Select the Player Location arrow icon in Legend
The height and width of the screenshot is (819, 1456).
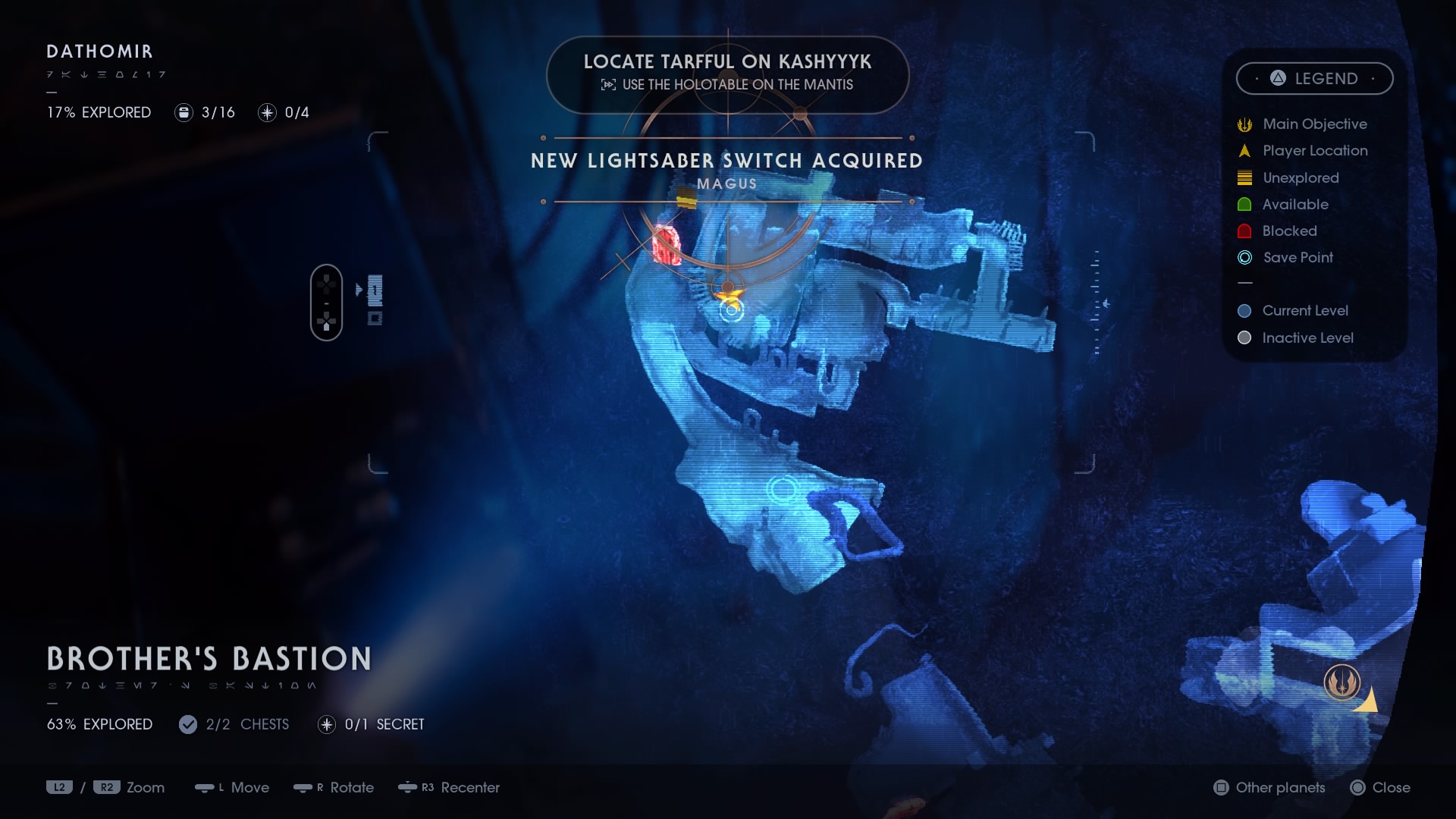pos(1244,150)
